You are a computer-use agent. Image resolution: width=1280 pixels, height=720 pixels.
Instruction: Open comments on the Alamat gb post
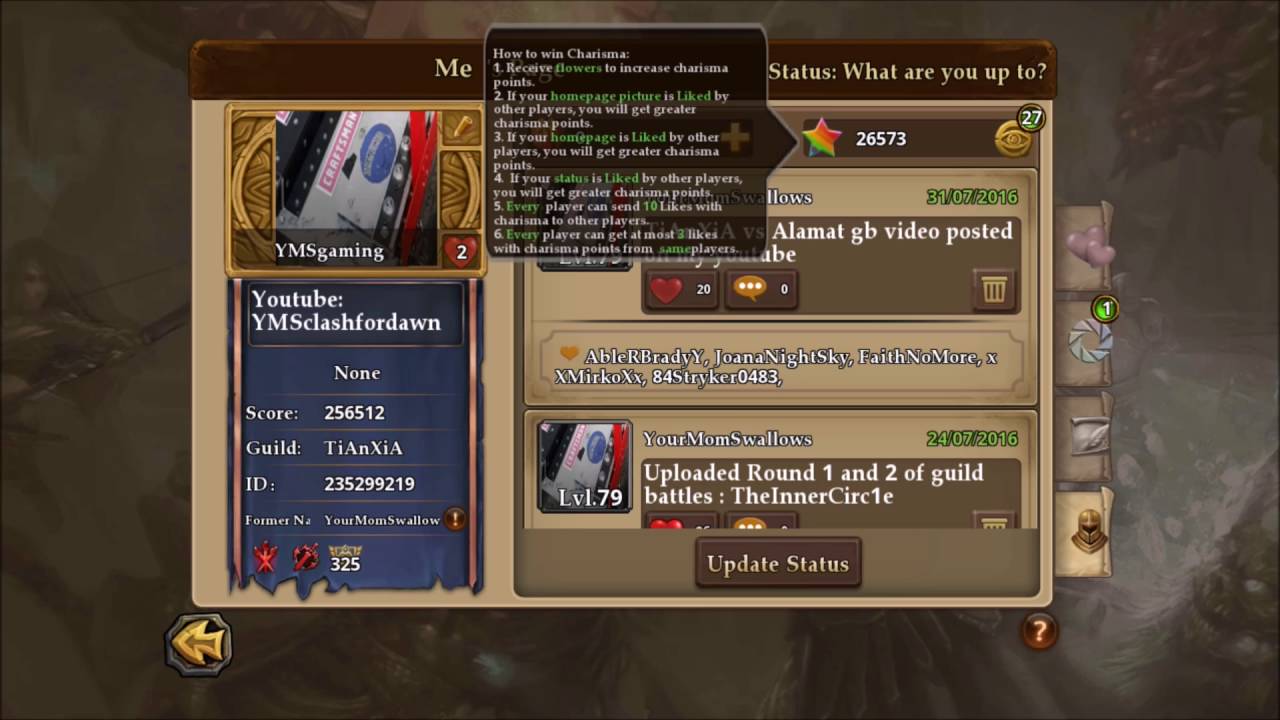752,289
